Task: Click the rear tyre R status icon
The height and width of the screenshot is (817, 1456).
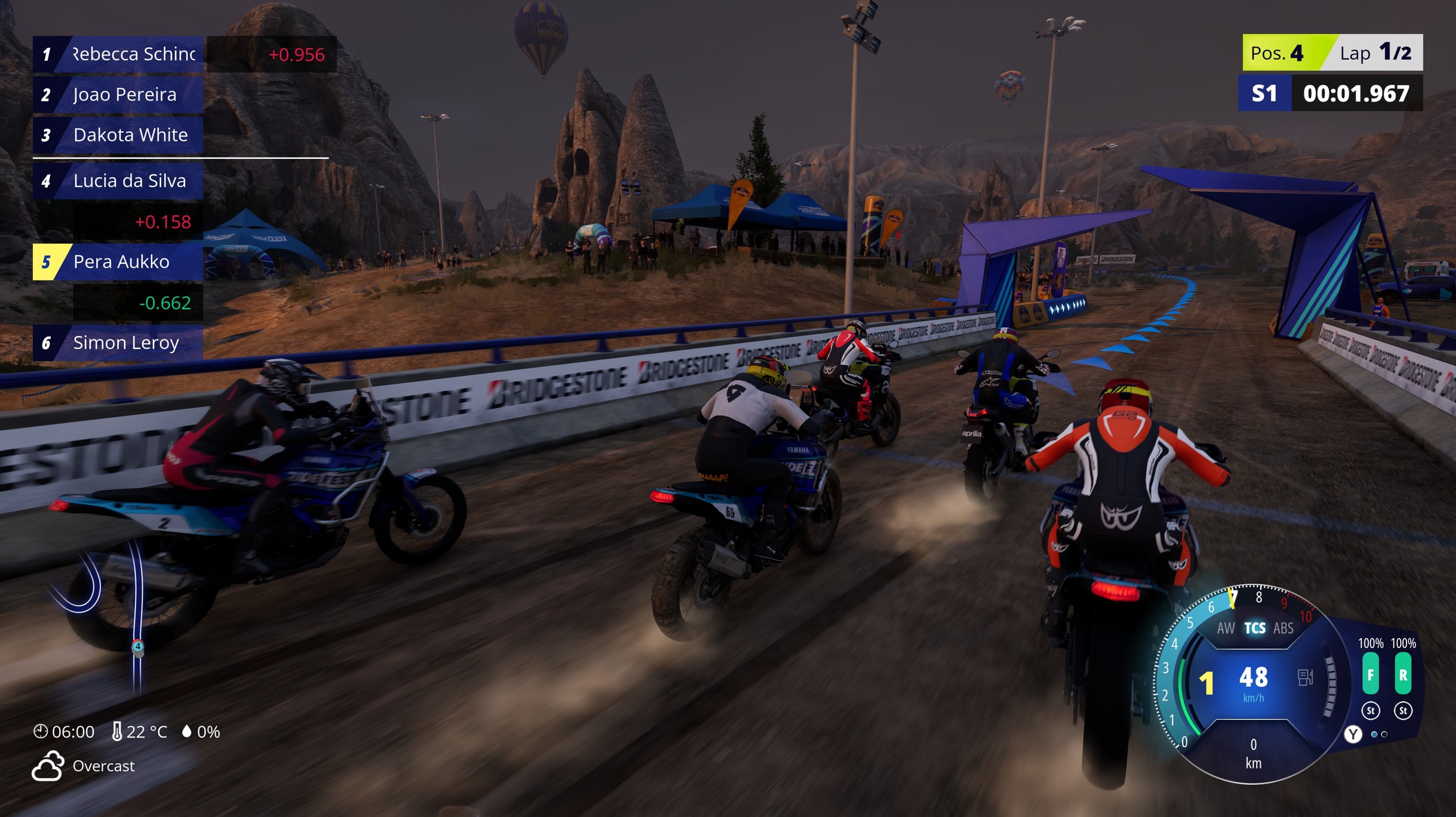Action: click(x=1403, y=674)
